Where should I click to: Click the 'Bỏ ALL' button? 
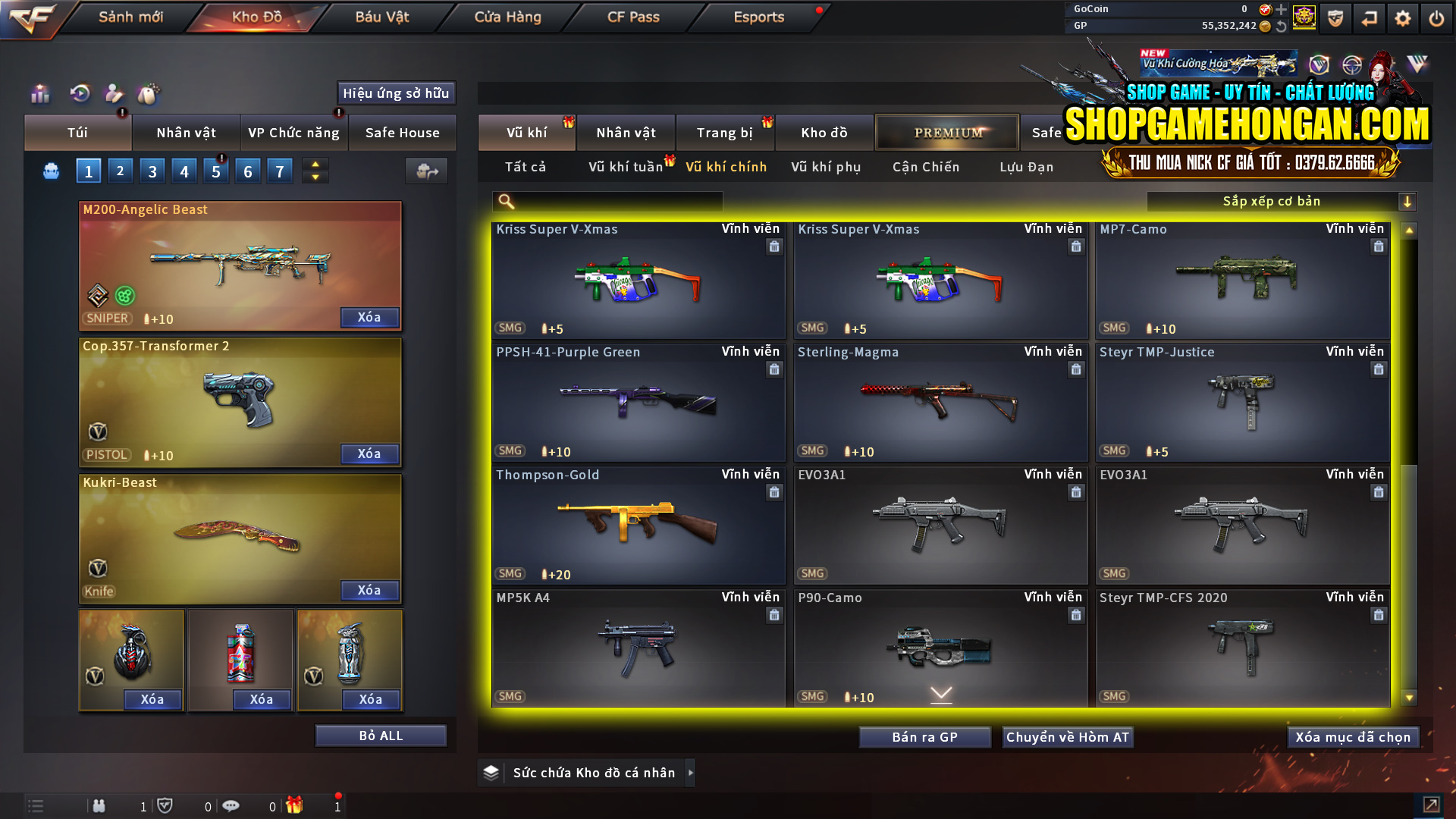coord(380,734)
